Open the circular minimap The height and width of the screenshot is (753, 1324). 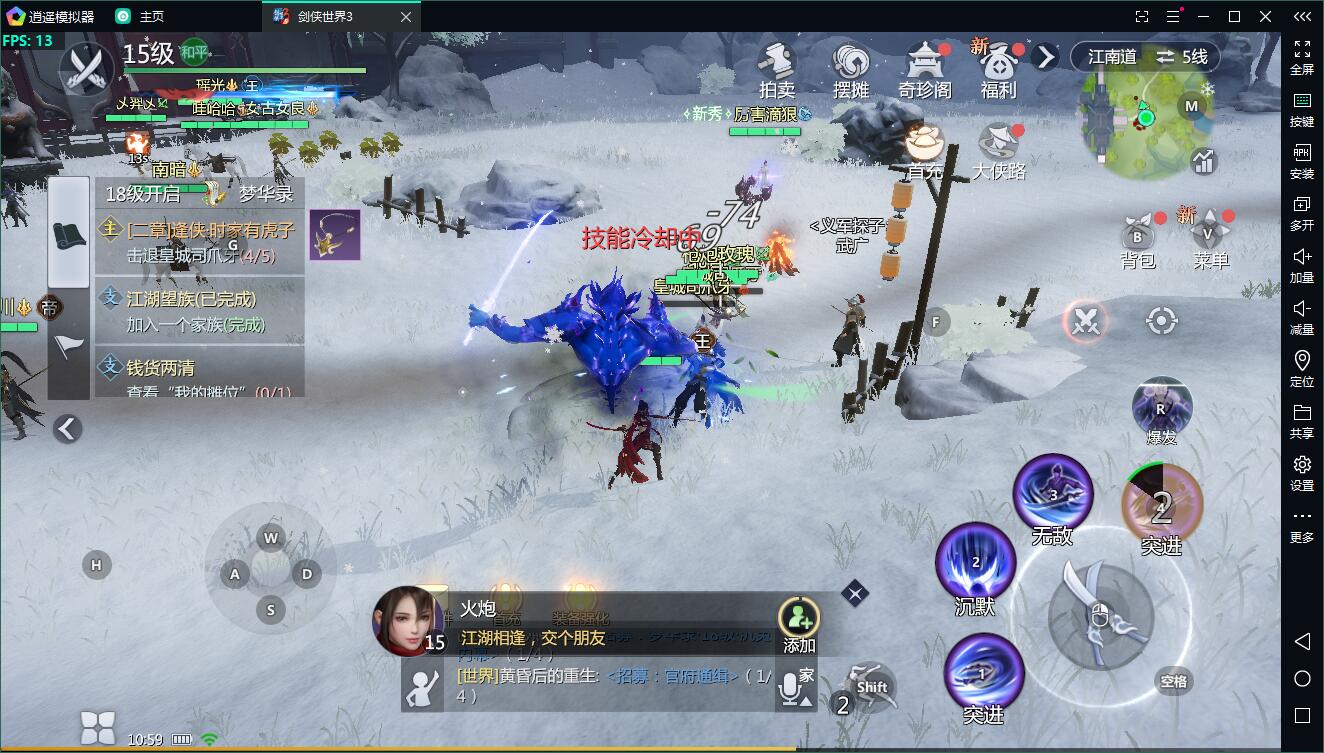(x=1147, y=118)
